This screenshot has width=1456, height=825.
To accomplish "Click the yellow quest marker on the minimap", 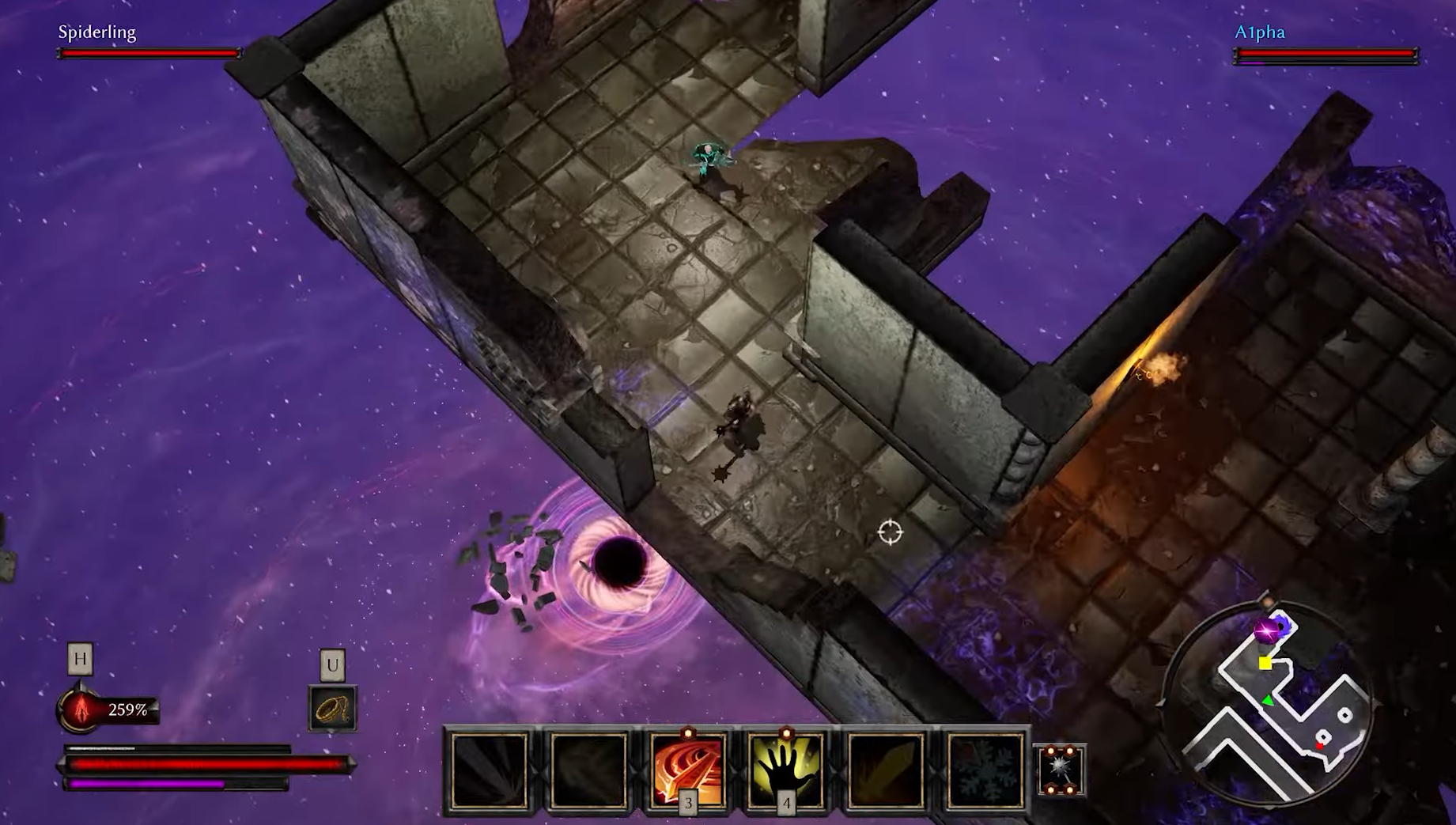I will point(1265,662).
